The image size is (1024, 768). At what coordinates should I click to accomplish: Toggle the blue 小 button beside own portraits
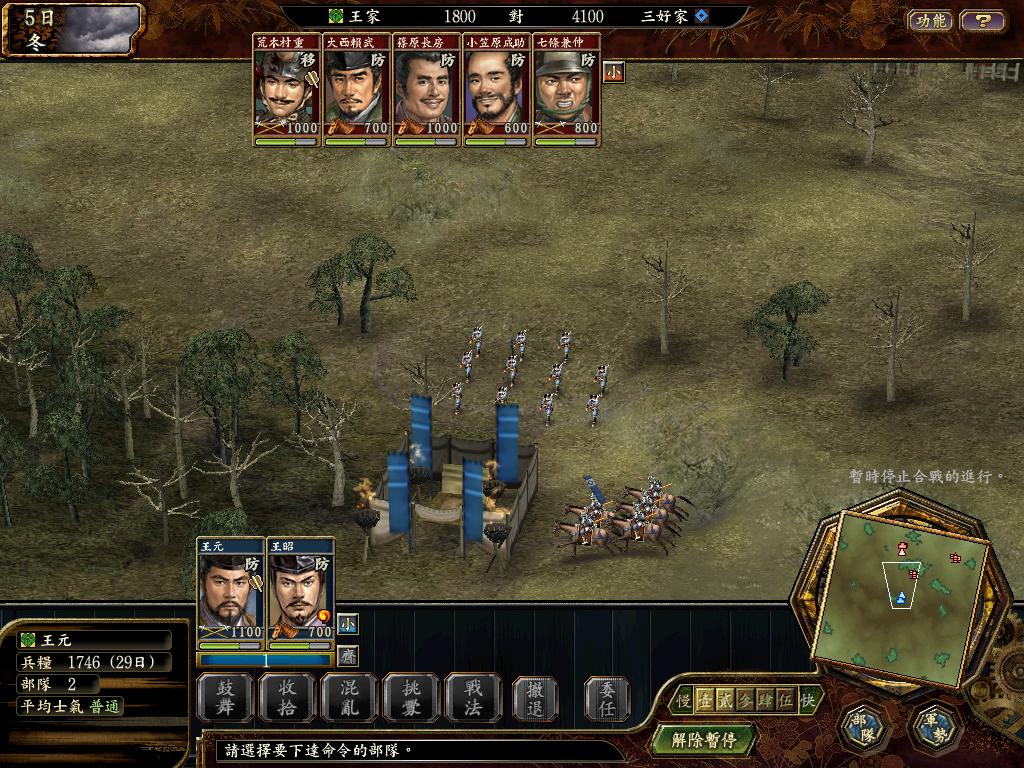click(x=346, y=623)
